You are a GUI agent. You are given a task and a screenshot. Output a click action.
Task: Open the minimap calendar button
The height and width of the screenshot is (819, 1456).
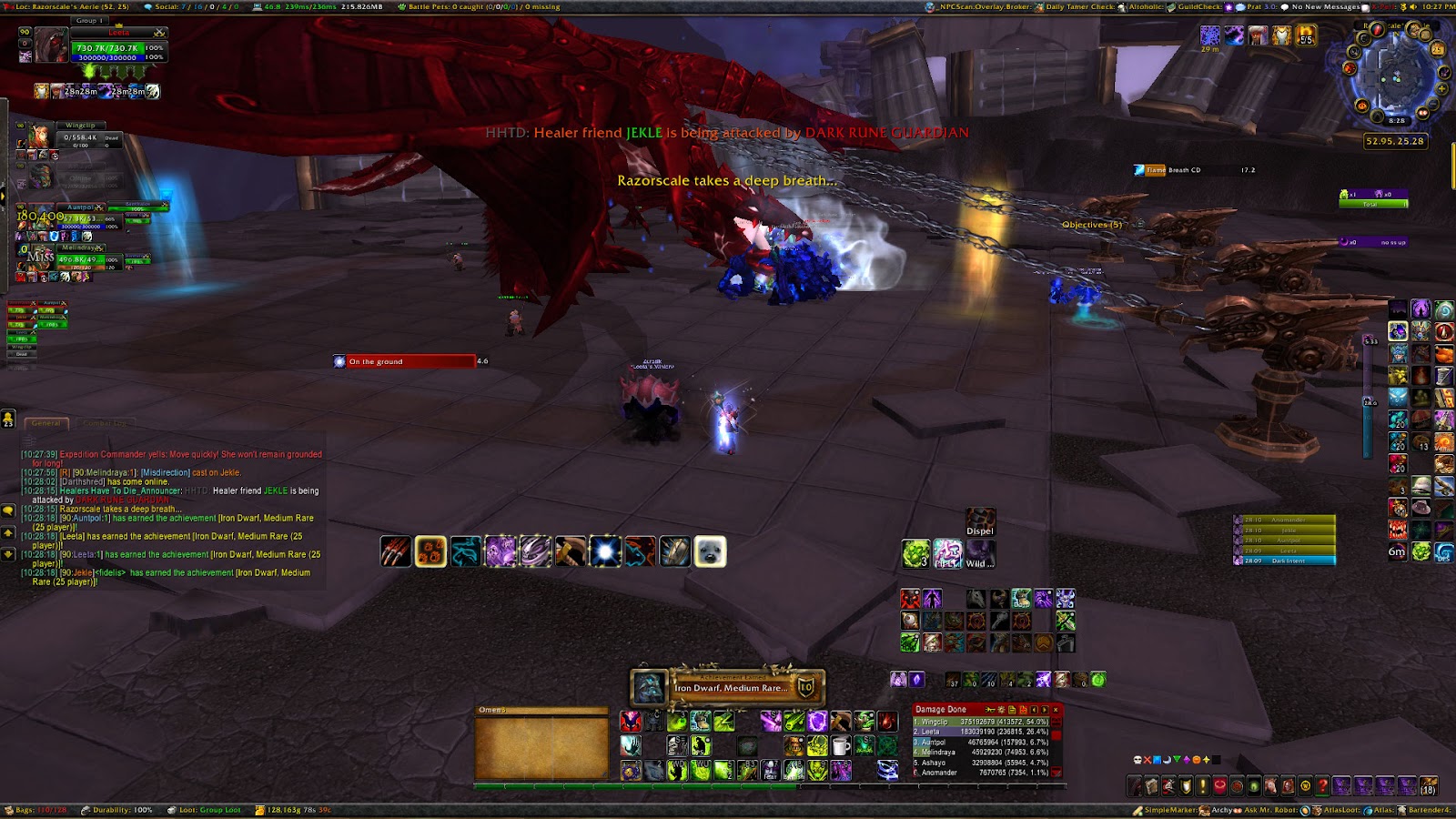coord(1439,49)
